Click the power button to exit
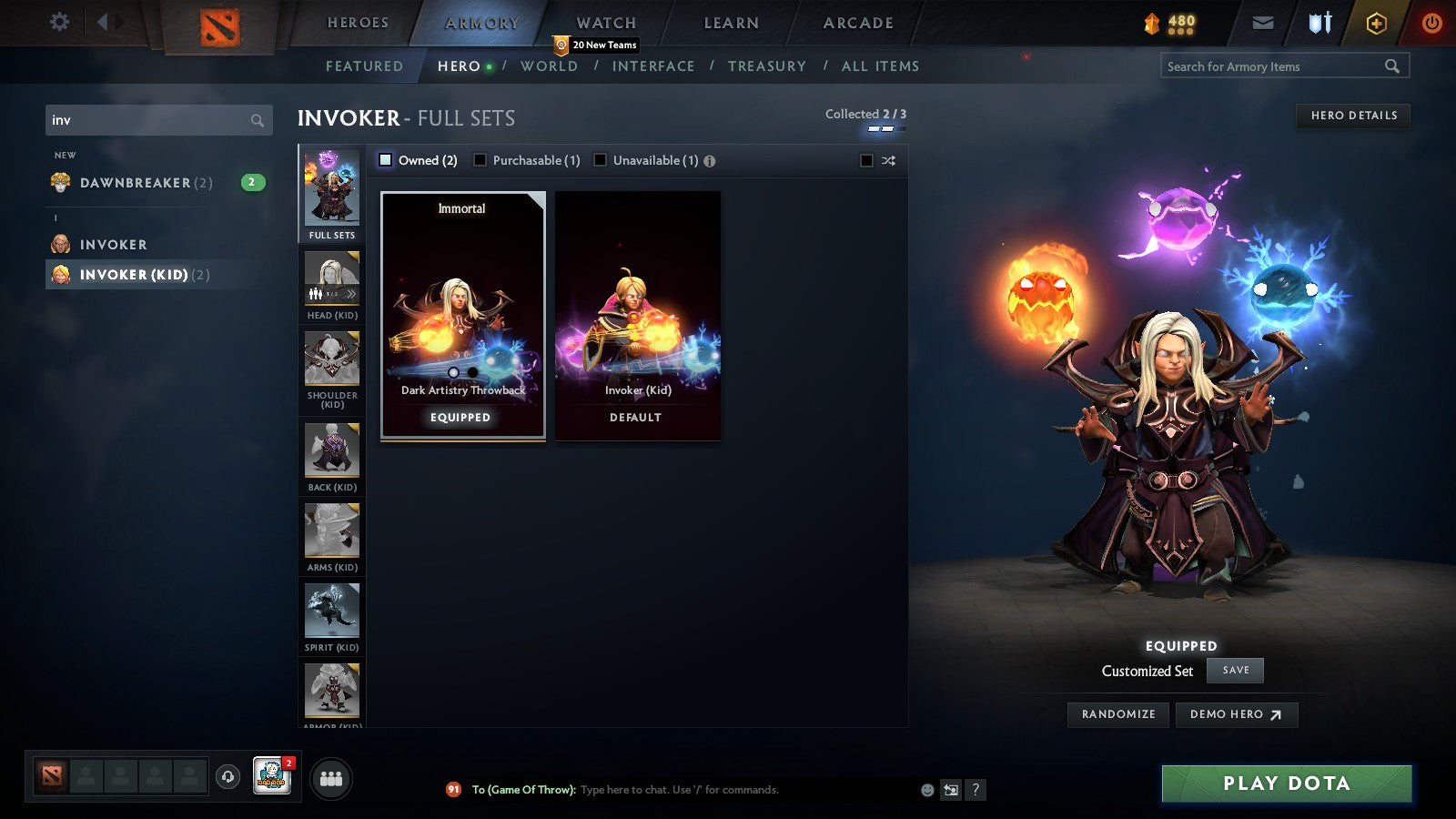Viewport: 1456px width, 819px height. [x=1432, y=22]
